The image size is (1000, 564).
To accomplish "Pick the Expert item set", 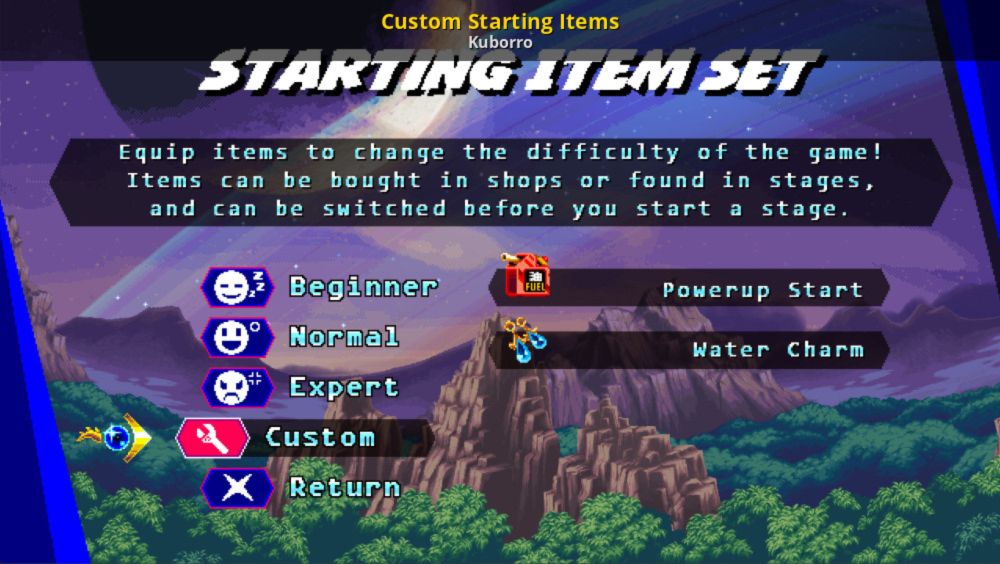I will [344, 387].
